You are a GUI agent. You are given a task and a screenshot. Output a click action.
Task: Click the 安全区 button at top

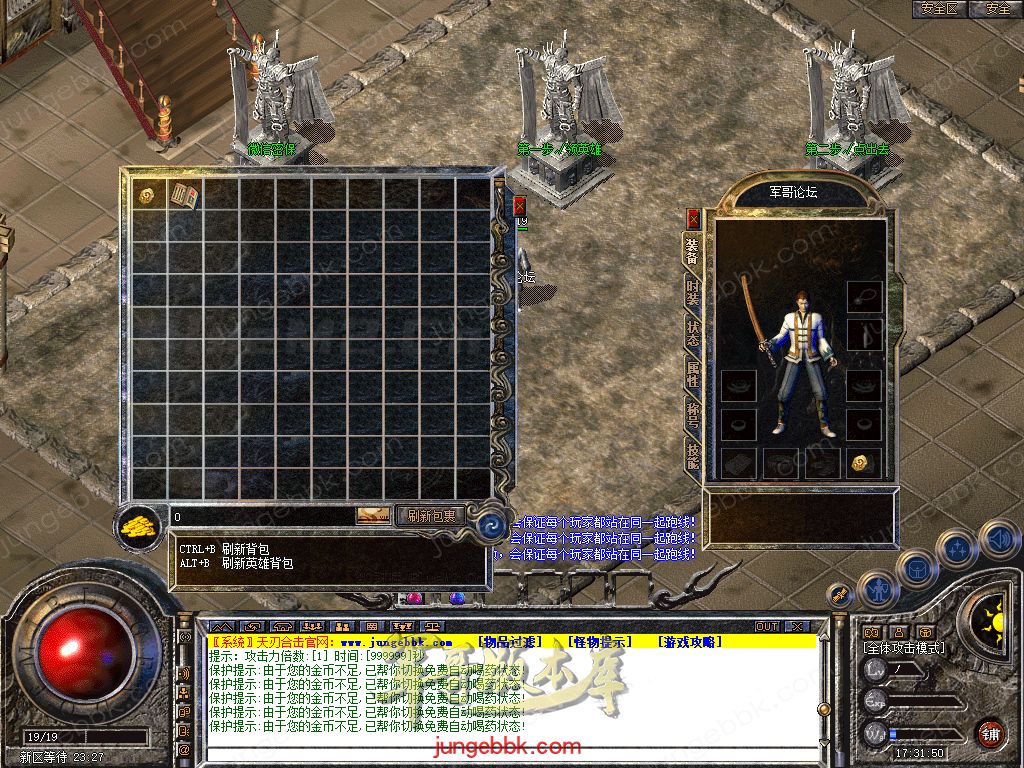[x=938, y=9]
